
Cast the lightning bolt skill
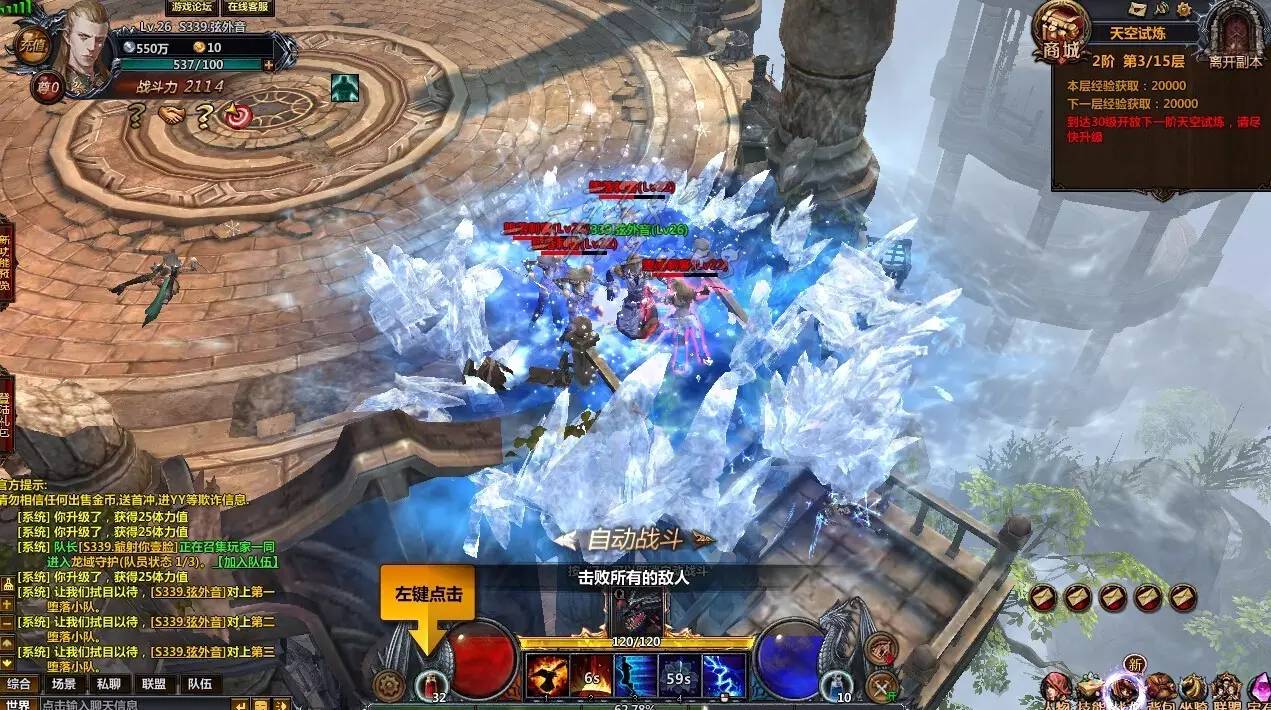pyautogui.click(x=724, y=676)
